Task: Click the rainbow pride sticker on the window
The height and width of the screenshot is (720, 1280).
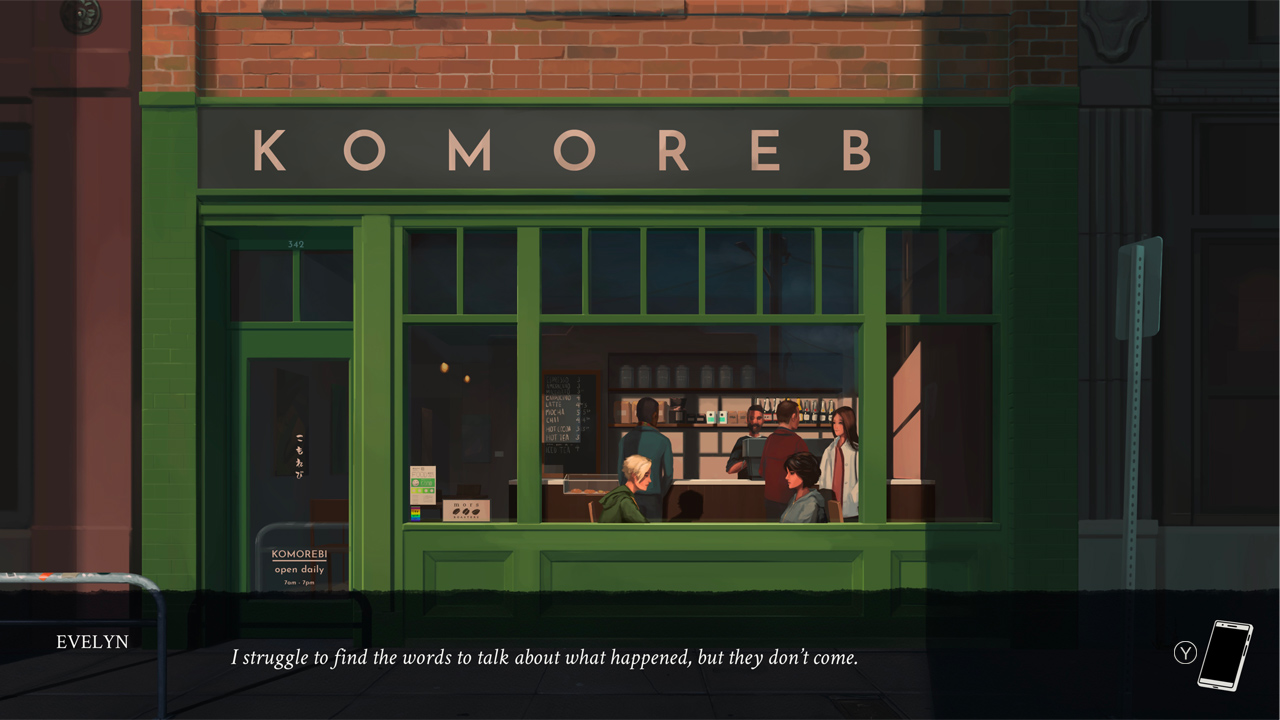Action: coord(416,513)
